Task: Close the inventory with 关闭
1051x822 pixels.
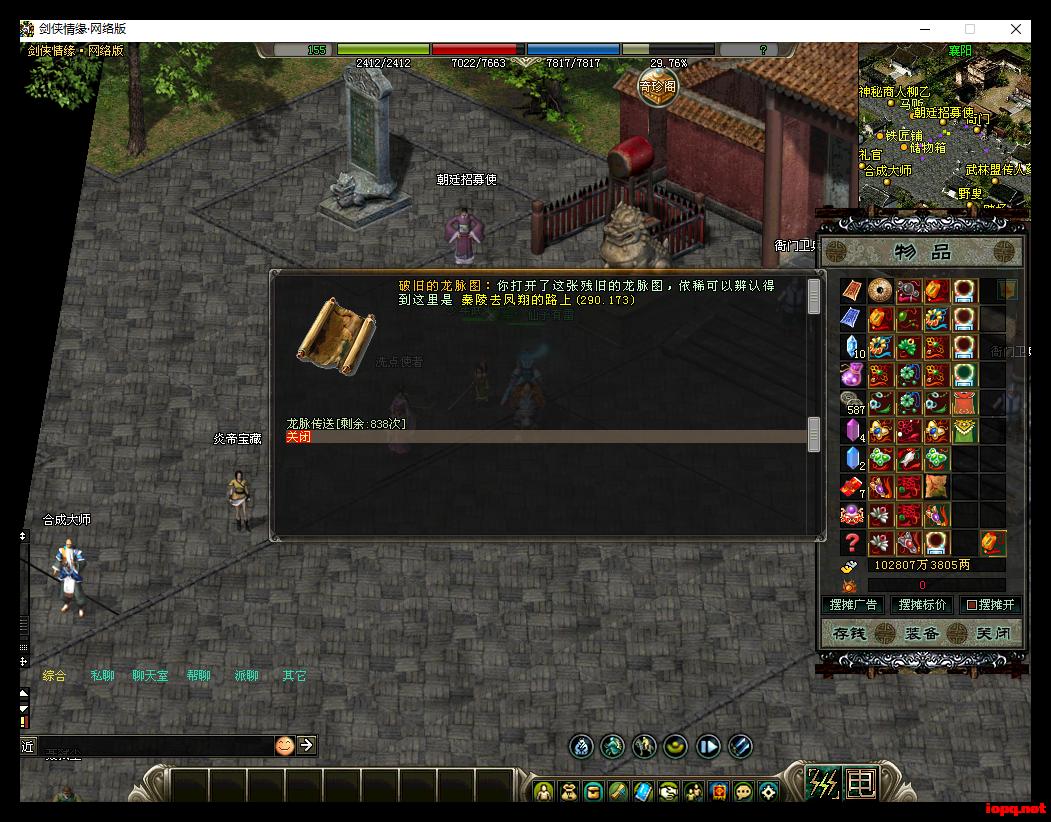Action: pyautogui.click(x=993, y=633)
